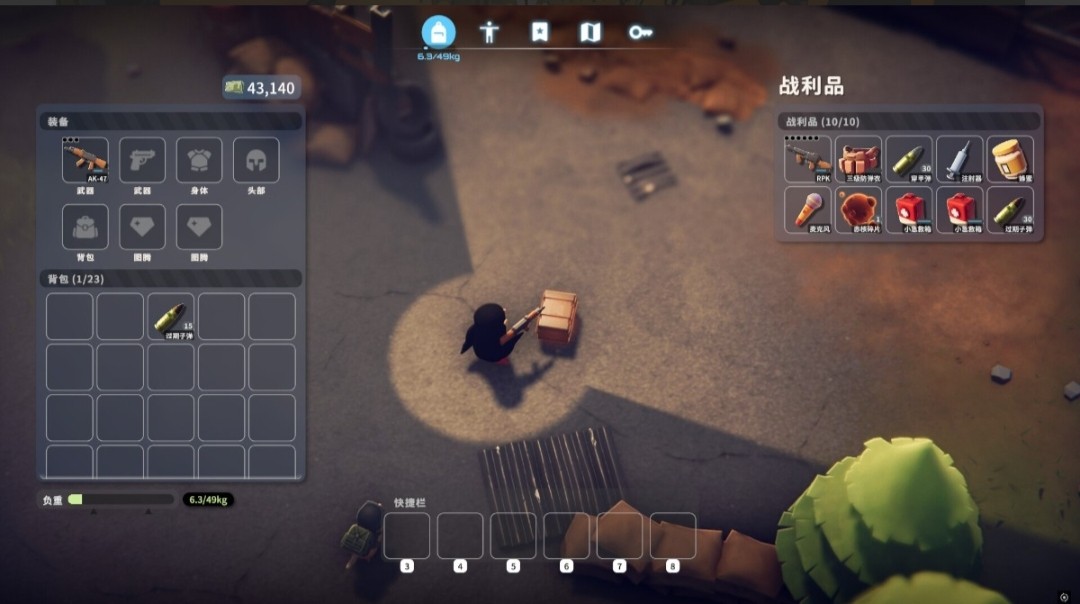
Task: Take the RPK from the loot panel
Action: [x=808, y=159]
